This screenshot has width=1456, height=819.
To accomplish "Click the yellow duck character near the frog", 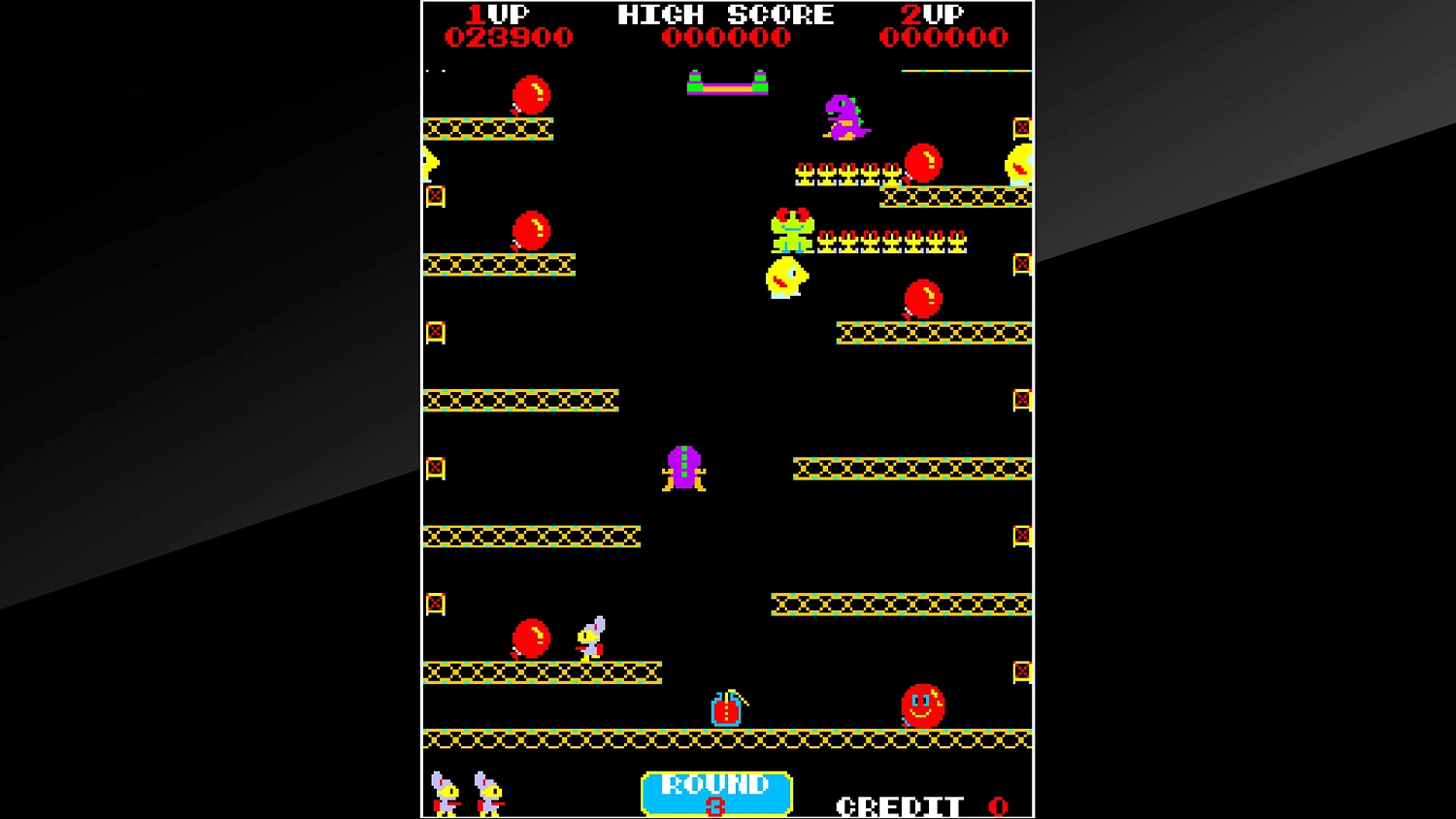I will (784, 278).
